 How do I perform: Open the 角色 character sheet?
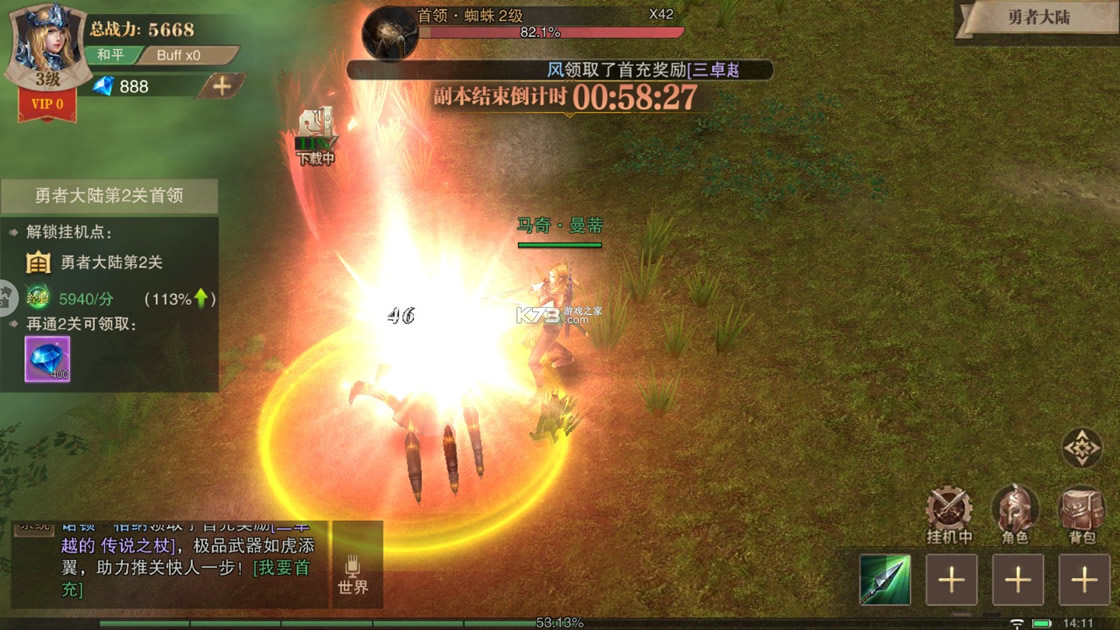1014,514
